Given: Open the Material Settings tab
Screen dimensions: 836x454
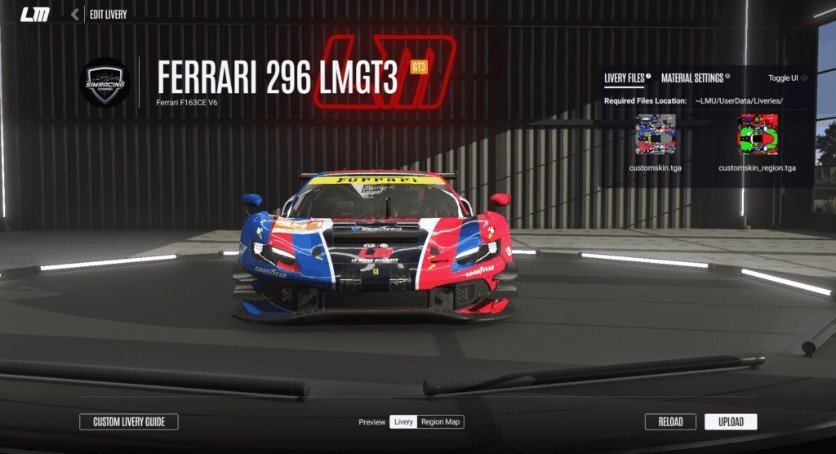Looking at the screenshot, I should pyautogui.click(x=693, y=77).
